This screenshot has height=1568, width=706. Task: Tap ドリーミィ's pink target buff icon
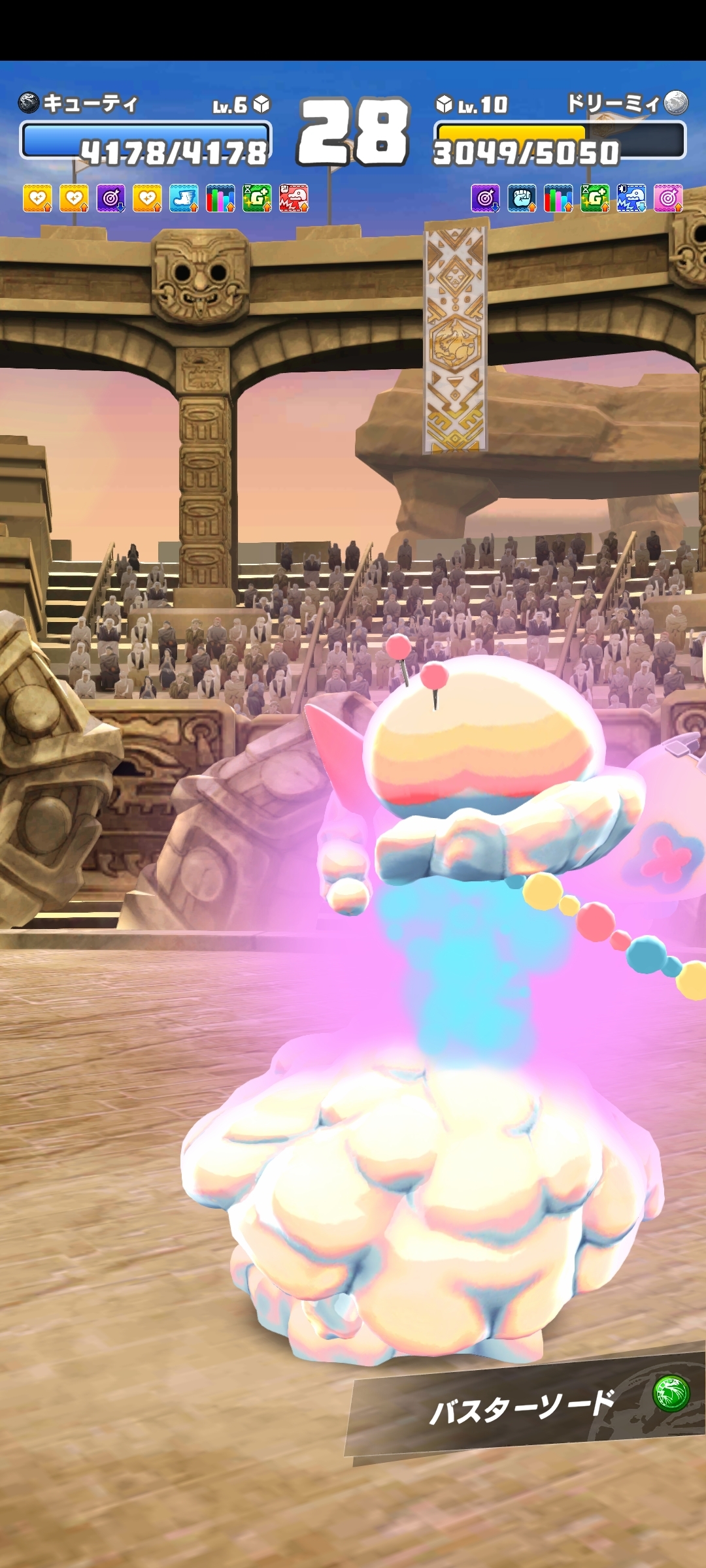[x=668, y=198]
